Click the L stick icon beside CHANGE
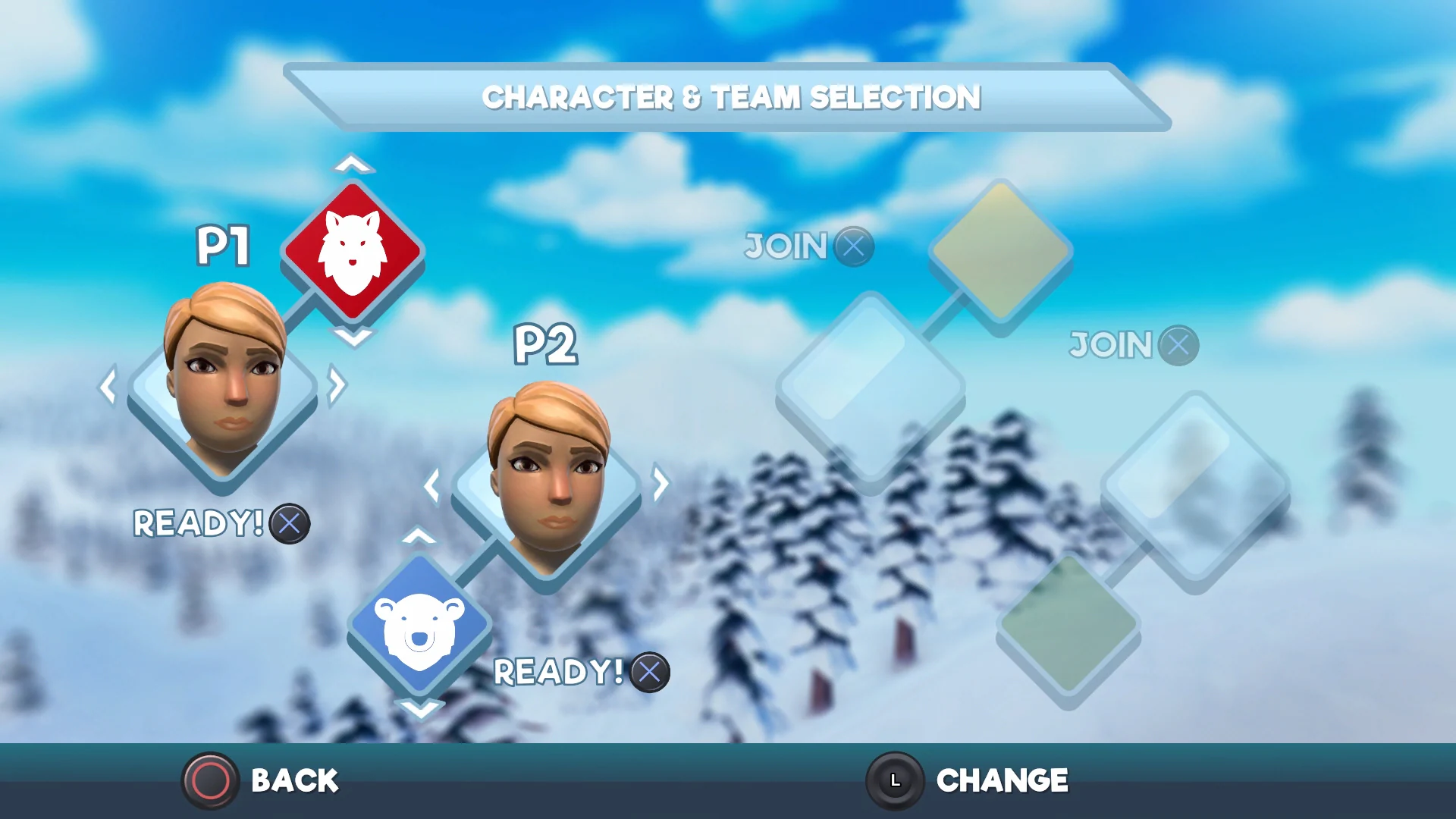The image size is (1456, 819). [x=895, y=780]
